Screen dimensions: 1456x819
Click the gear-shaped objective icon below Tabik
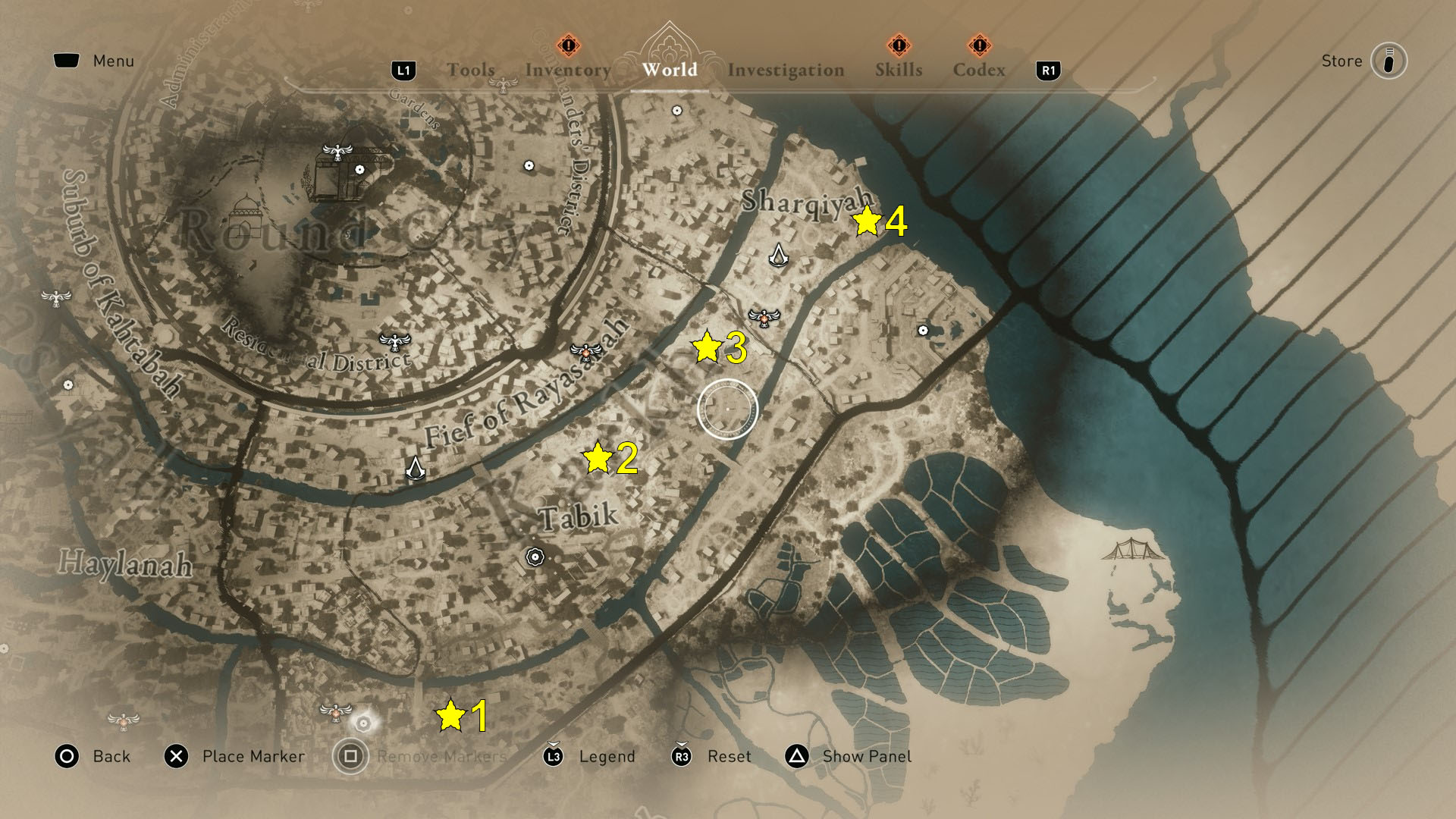(535, 556)
